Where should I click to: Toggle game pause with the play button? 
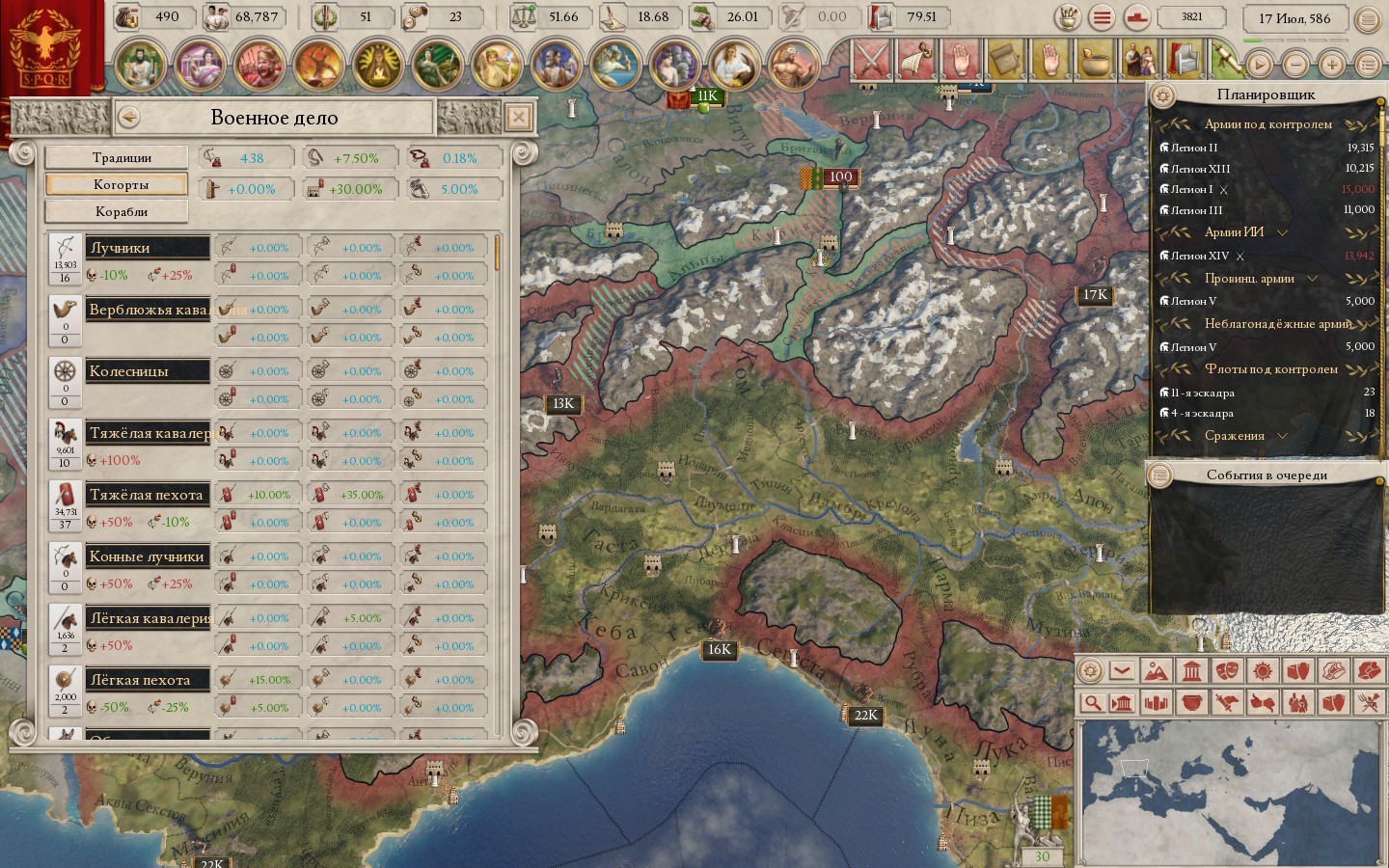1259,65
